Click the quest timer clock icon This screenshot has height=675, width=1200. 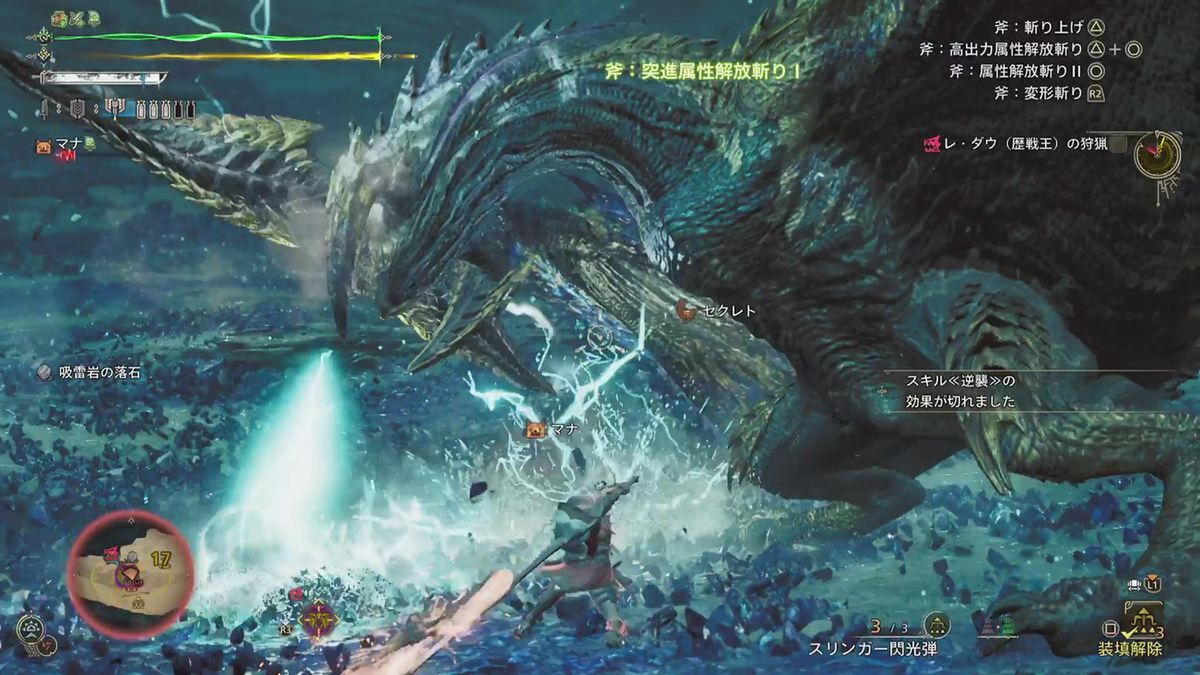pos(1158,155)
